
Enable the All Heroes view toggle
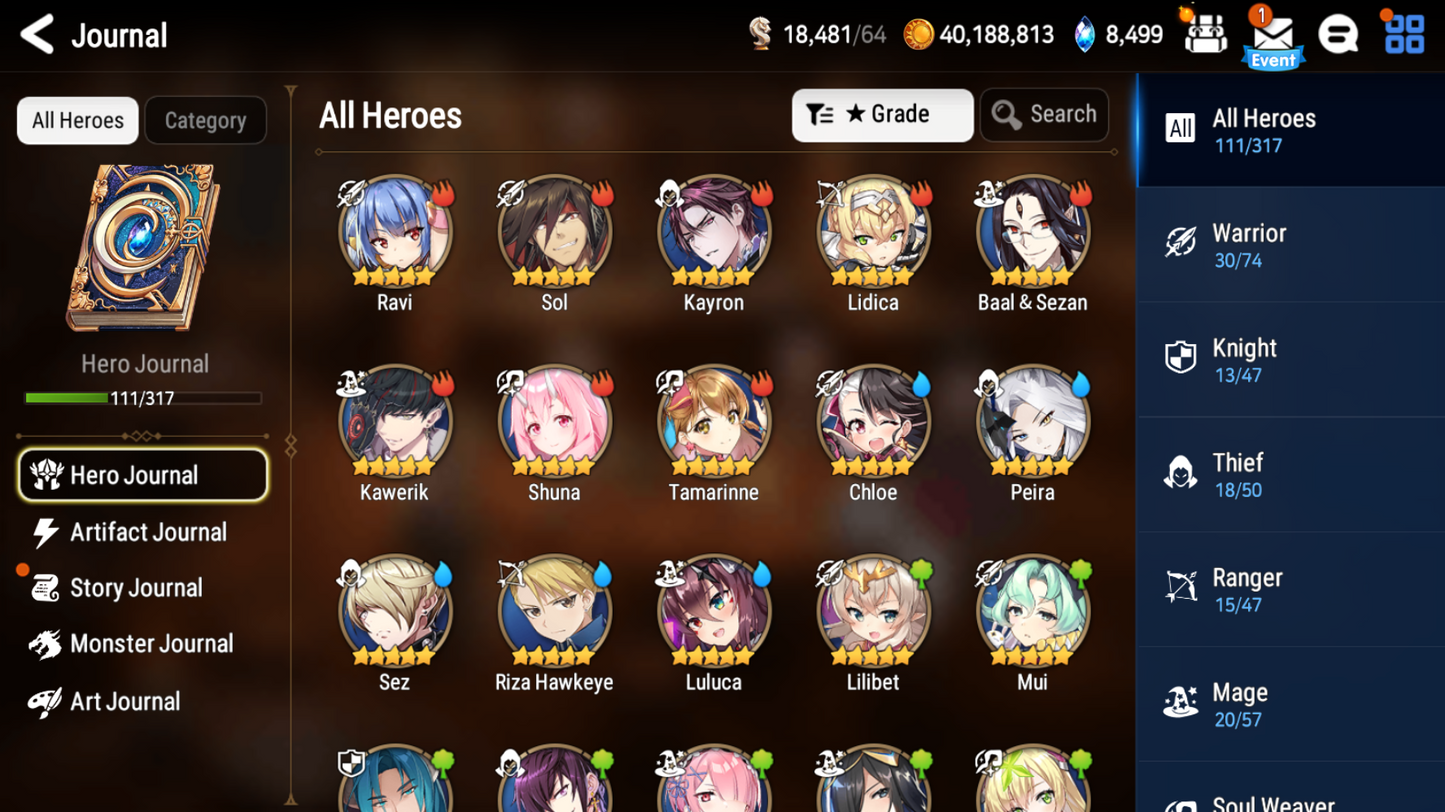(77, 120)
